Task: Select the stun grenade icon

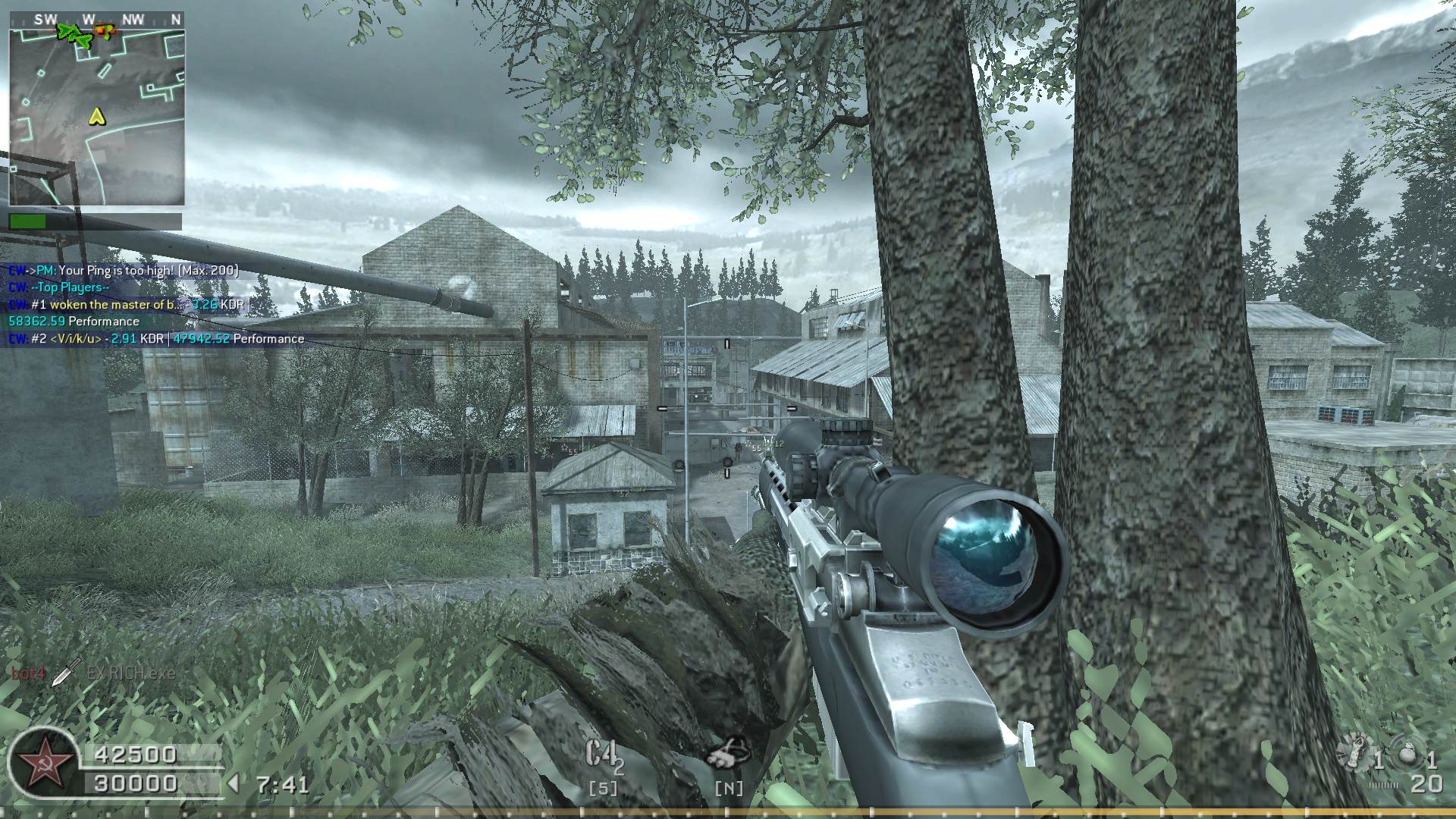Action: [x=1354, y=755]
